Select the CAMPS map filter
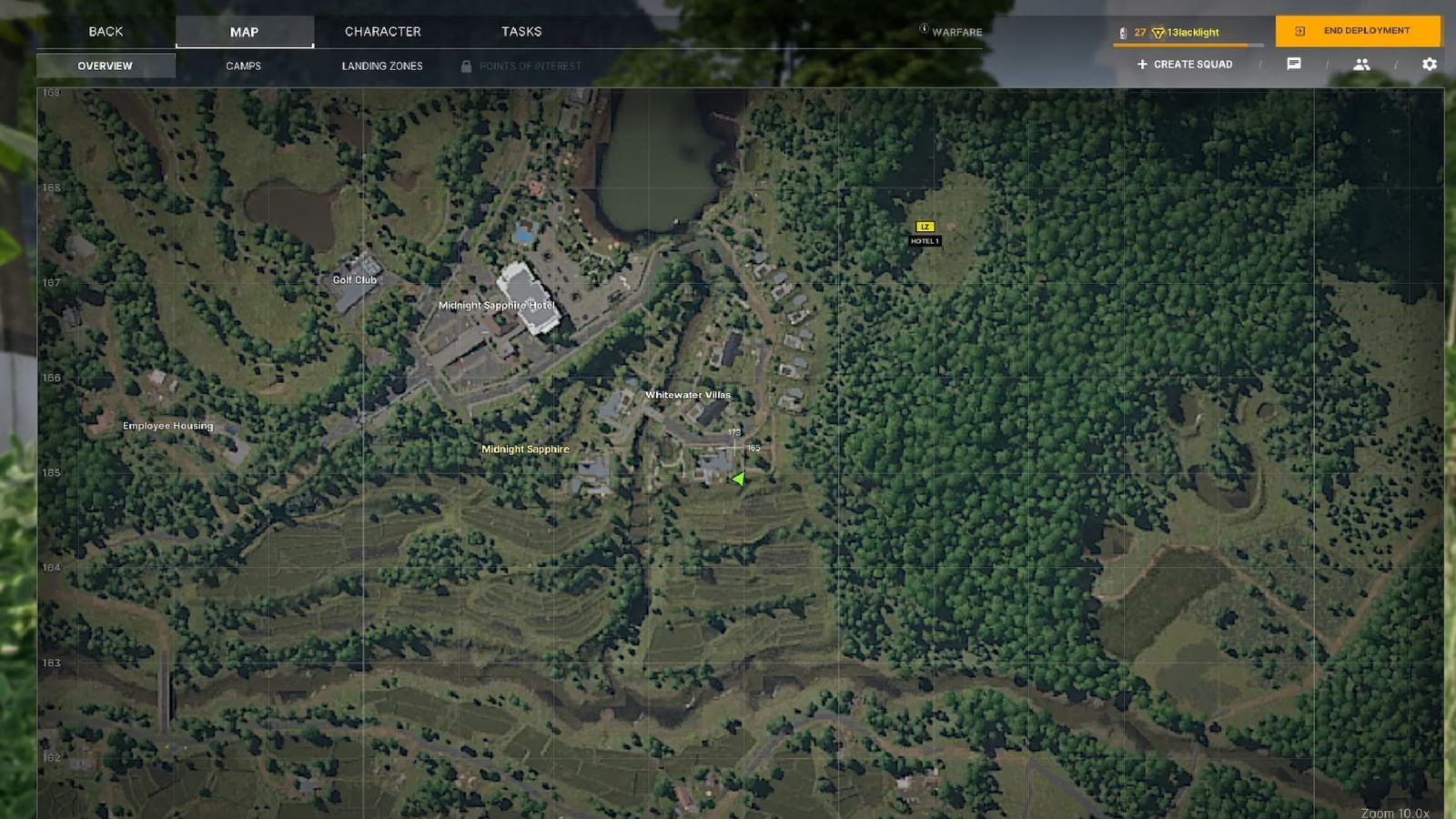 pyautogui.click(x=243, y=66)
